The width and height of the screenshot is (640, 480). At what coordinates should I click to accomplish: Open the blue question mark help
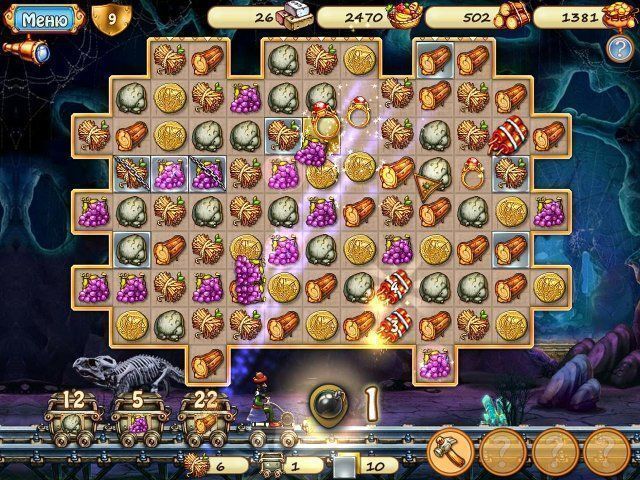[618, 49]
